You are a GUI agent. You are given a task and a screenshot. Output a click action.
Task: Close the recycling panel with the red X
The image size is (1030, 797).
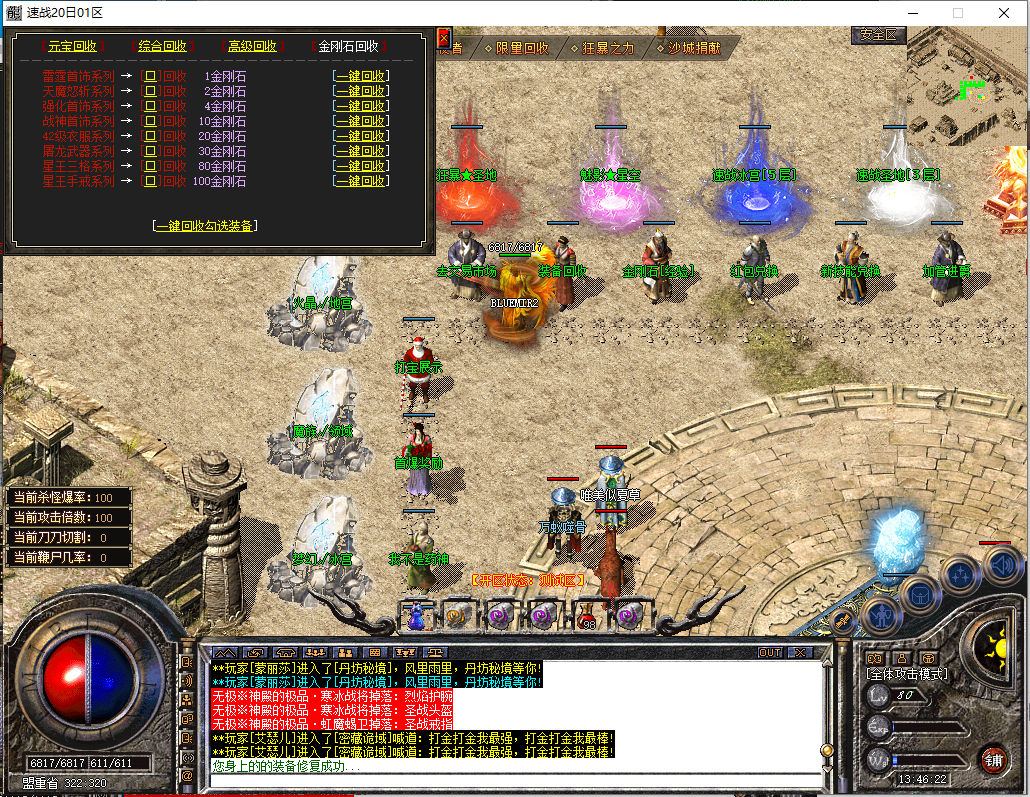click(444, 38)
